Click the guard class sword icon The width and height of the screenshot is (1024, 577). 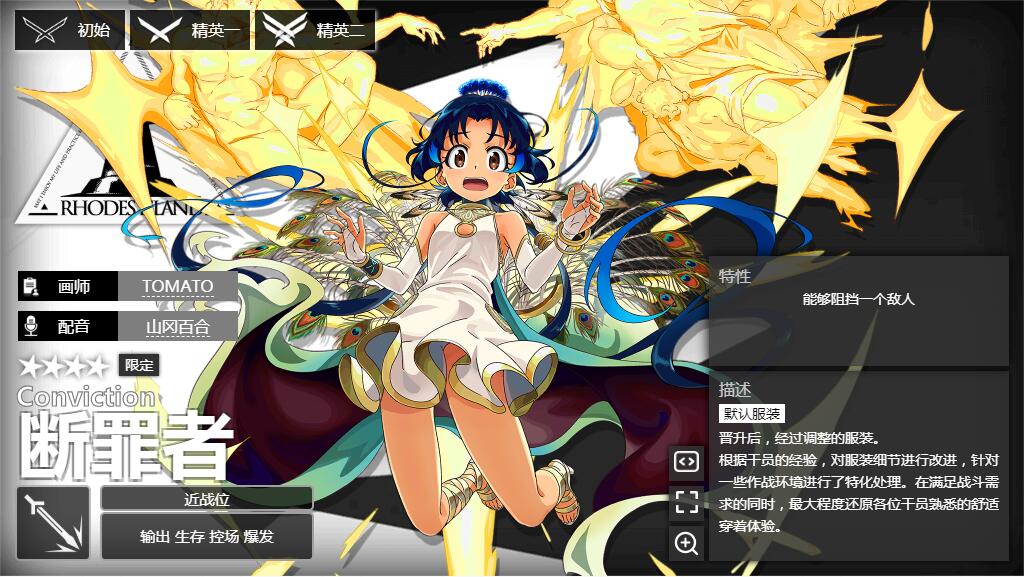(x=53, y=523)
